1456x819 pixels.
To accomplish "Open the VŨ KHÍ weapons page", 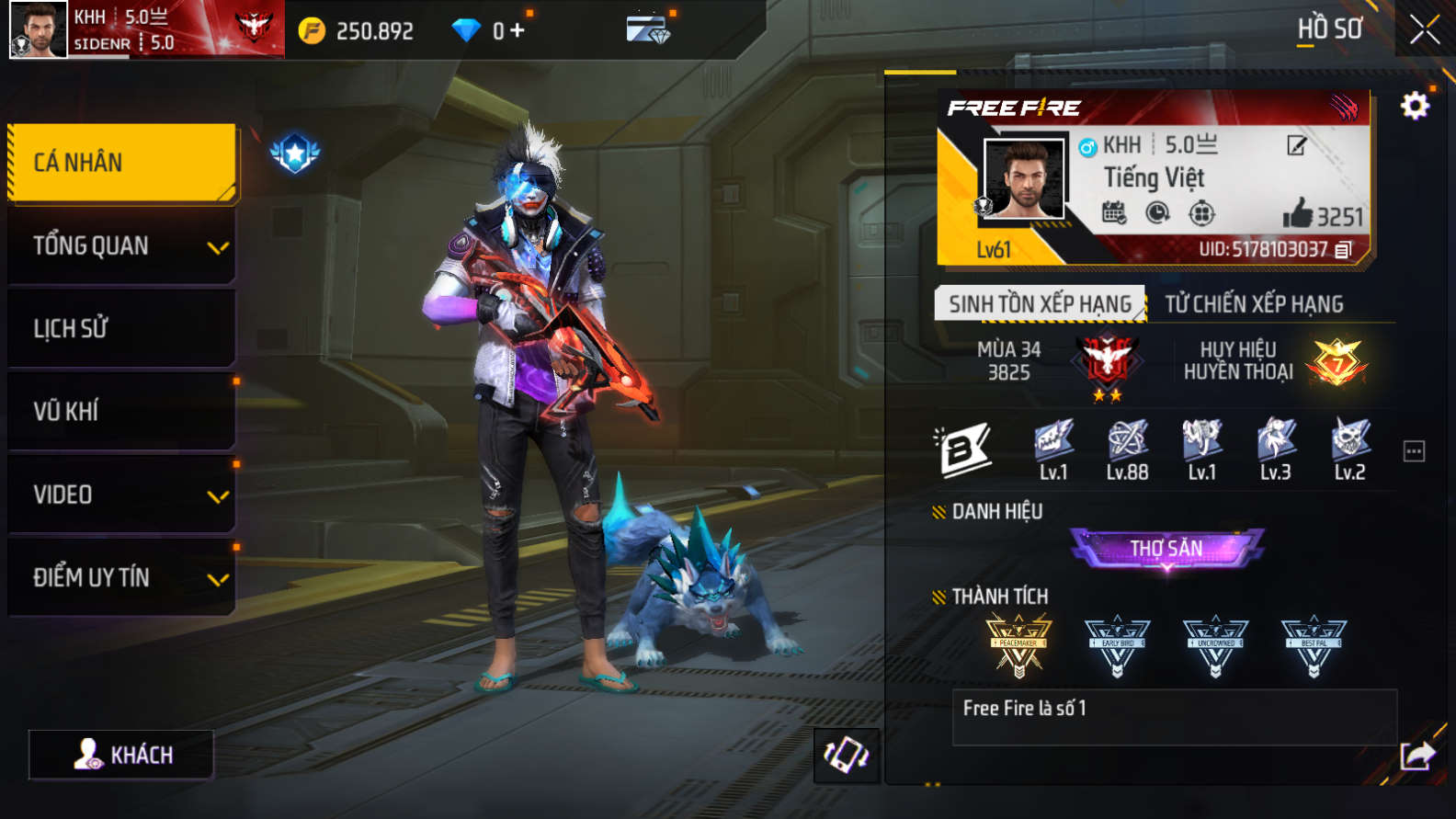I will (121, 411).
